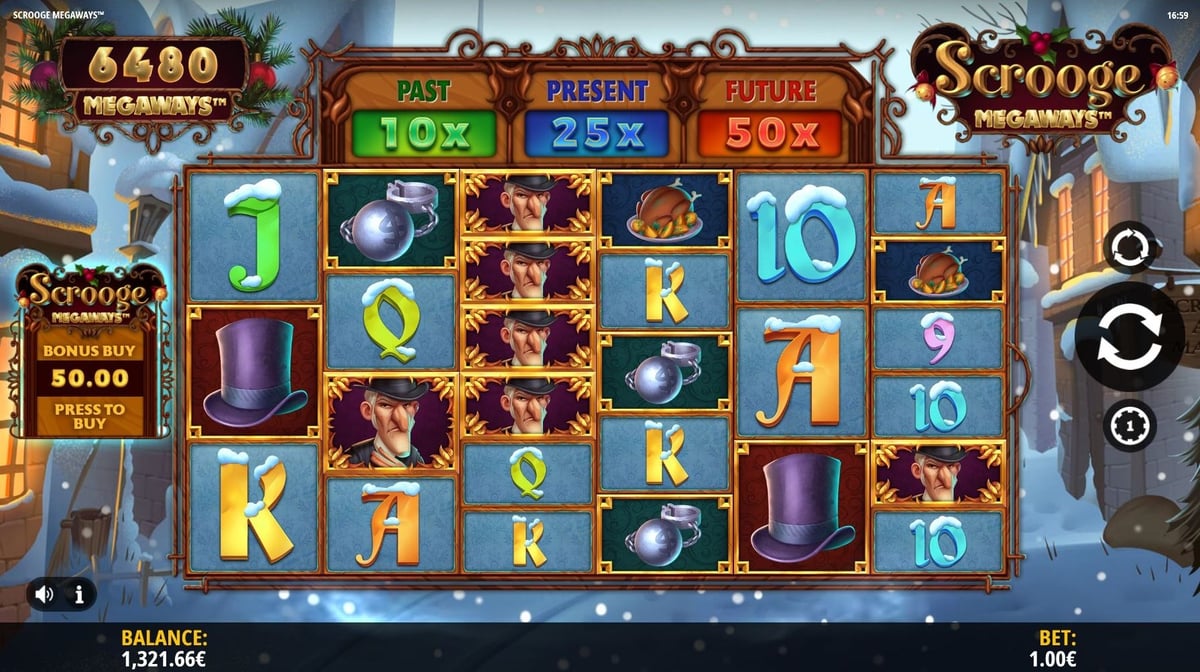This screenshot has width=1200, height=672.
Task: Open the autoplay options
Action: (x=1130, y=248)
